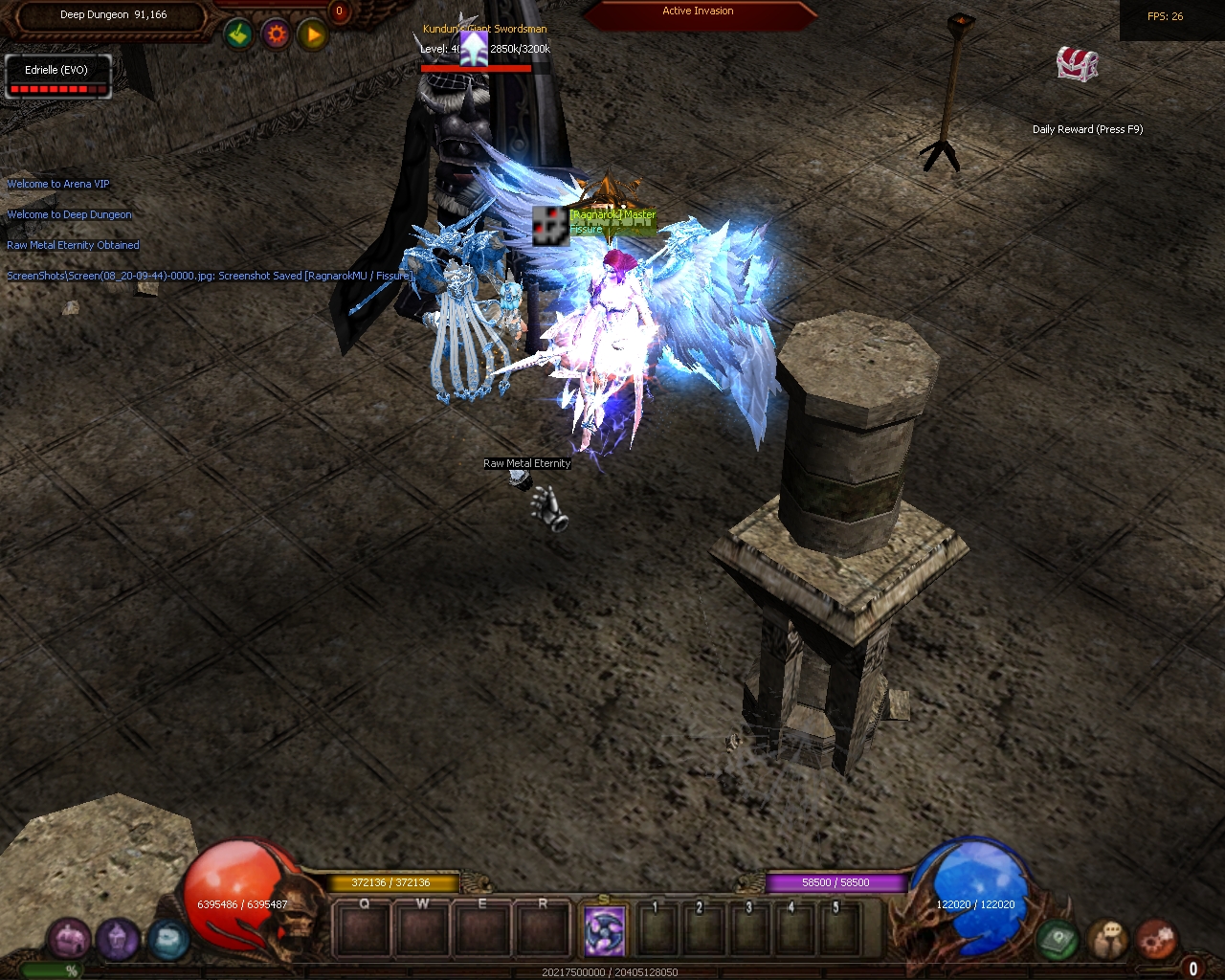
Task: Open the purple helmet character icon
Action: click(118, 939)
